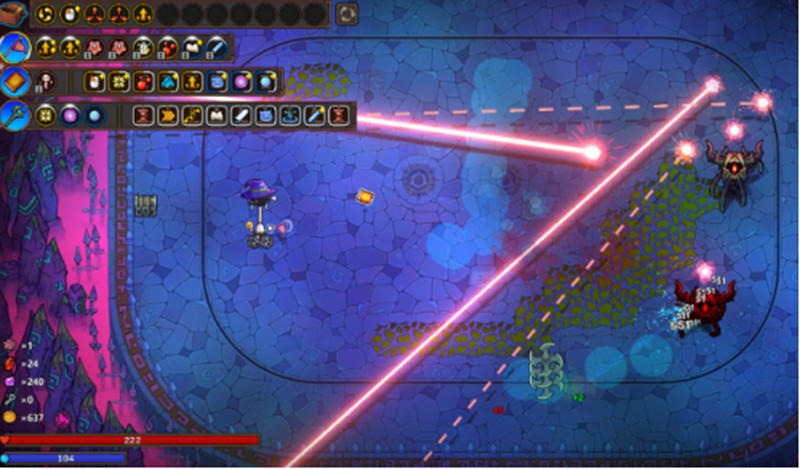800x469 pixels.
Task: Click the red bomb spell icon
Action: 143,81
